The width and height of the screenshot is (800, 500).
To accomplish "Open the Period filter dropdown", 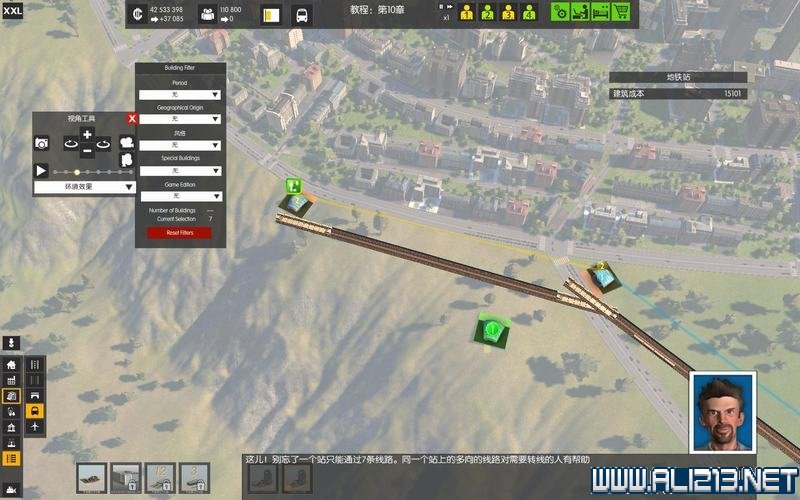I will tap(180, 94).
